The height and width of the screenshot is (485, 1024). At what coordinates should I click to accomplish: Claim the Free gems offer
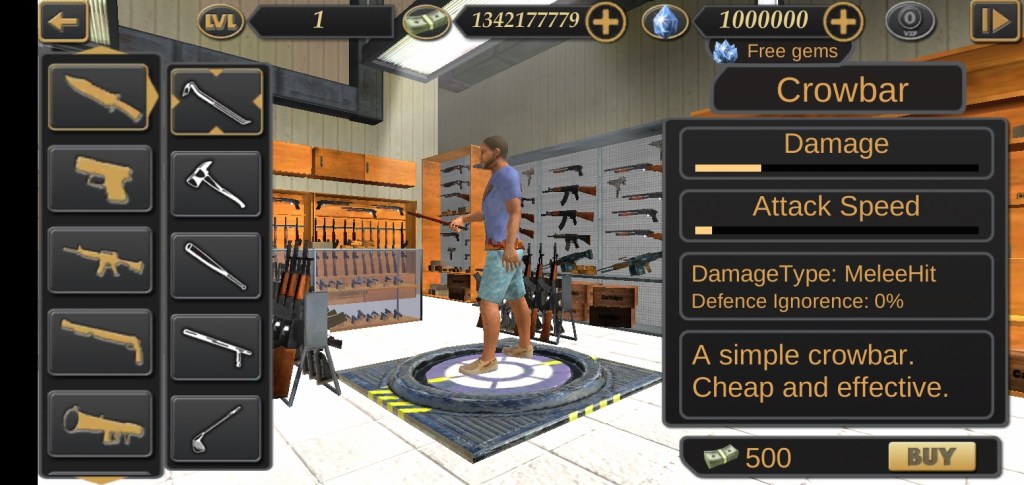tap(781, 51)
